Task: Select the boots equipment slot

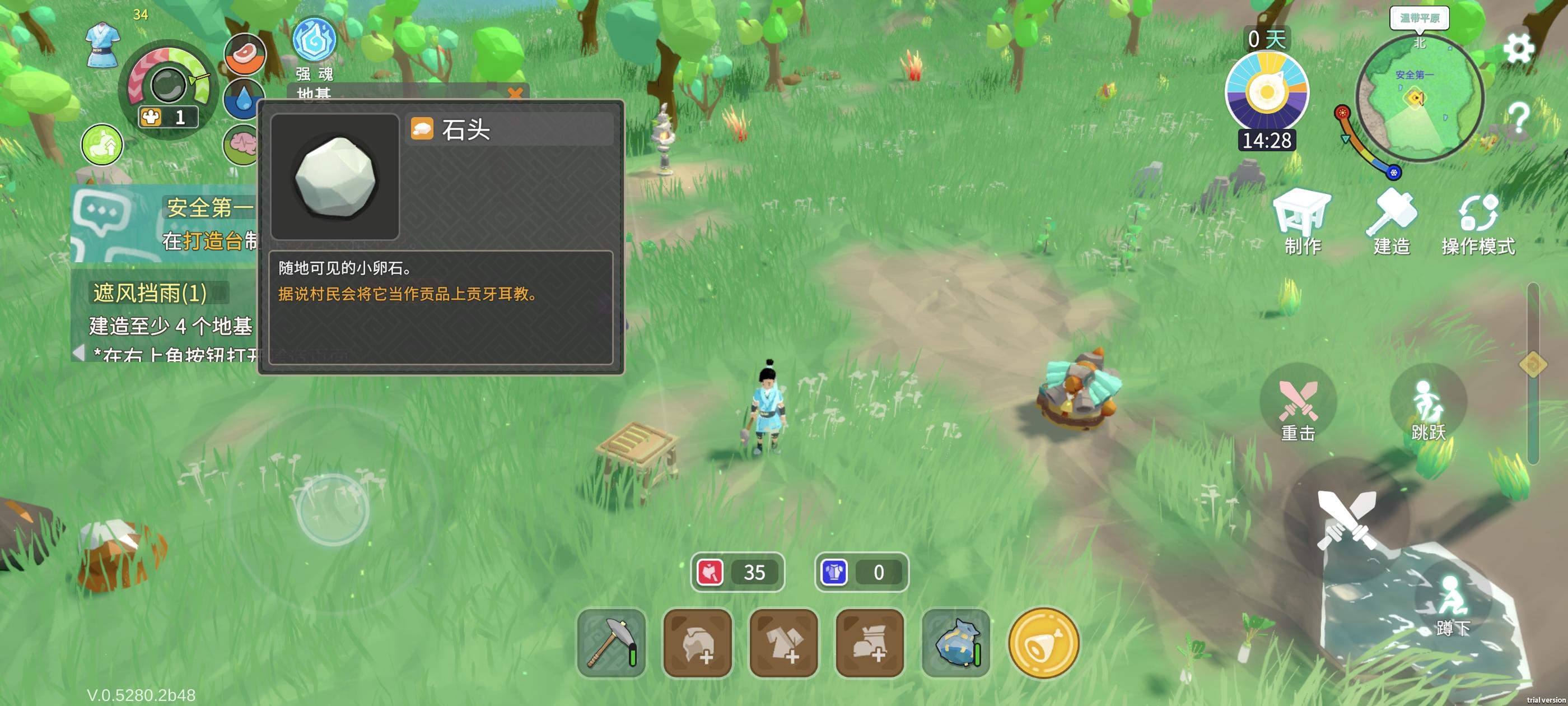Action: 869,643
